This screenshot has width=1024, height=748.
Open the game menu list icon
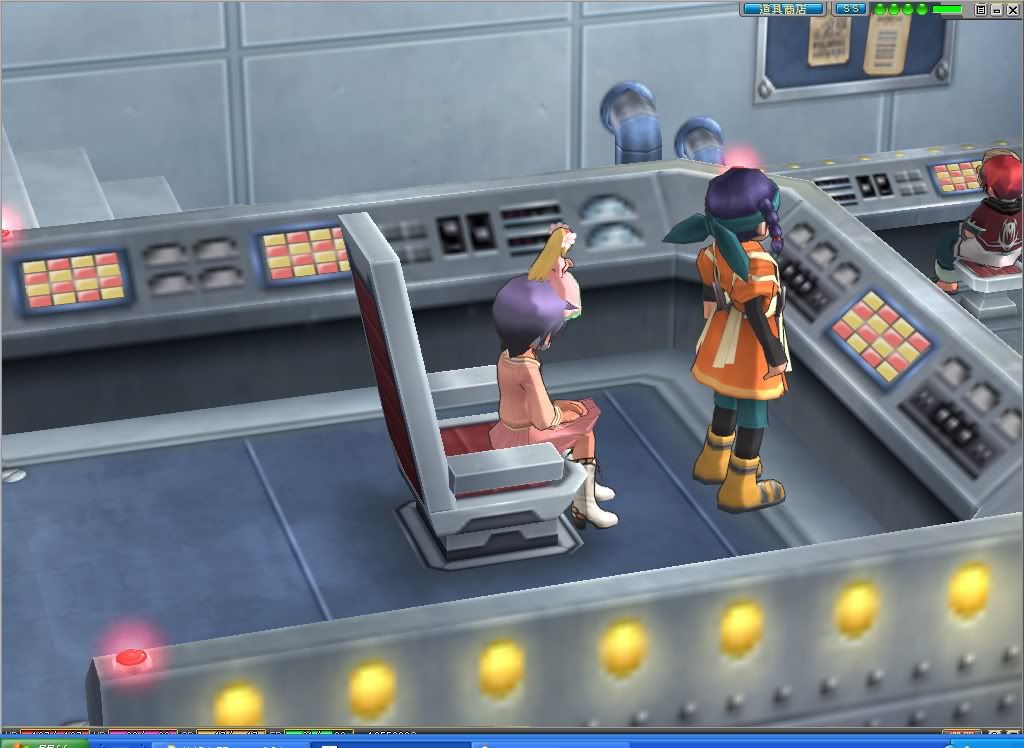pos(981,9)
